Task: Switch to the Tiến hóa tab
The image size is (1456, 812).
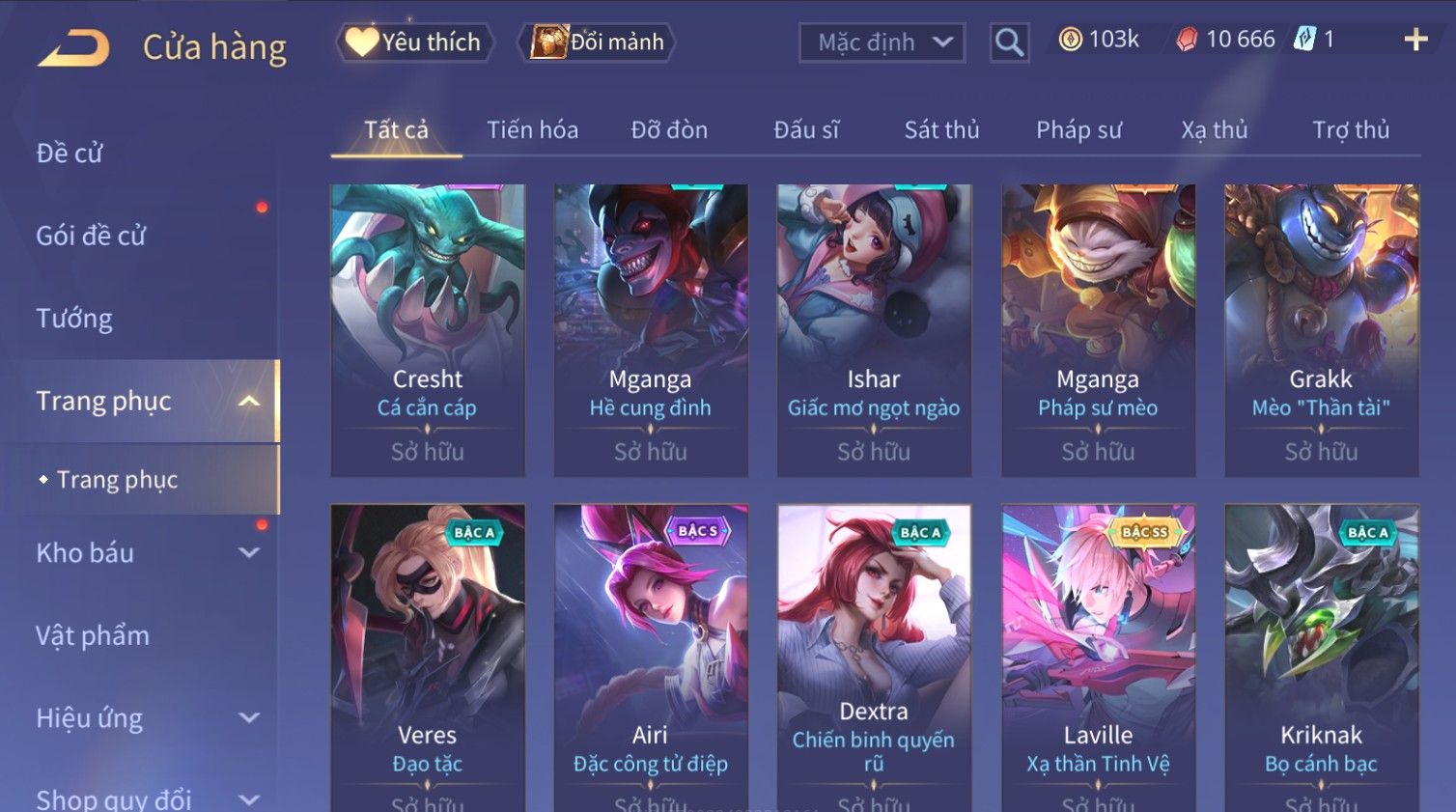Action: pyautogui.click(x=532, y=130)
